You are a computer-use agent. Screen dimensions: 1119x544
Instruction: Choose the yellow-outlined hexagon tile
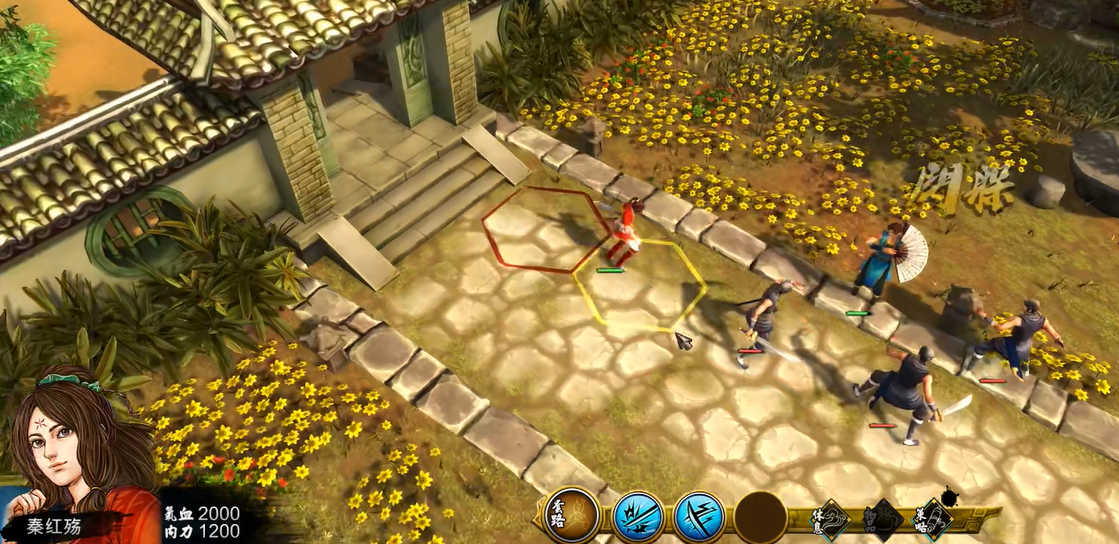[640, 286]
